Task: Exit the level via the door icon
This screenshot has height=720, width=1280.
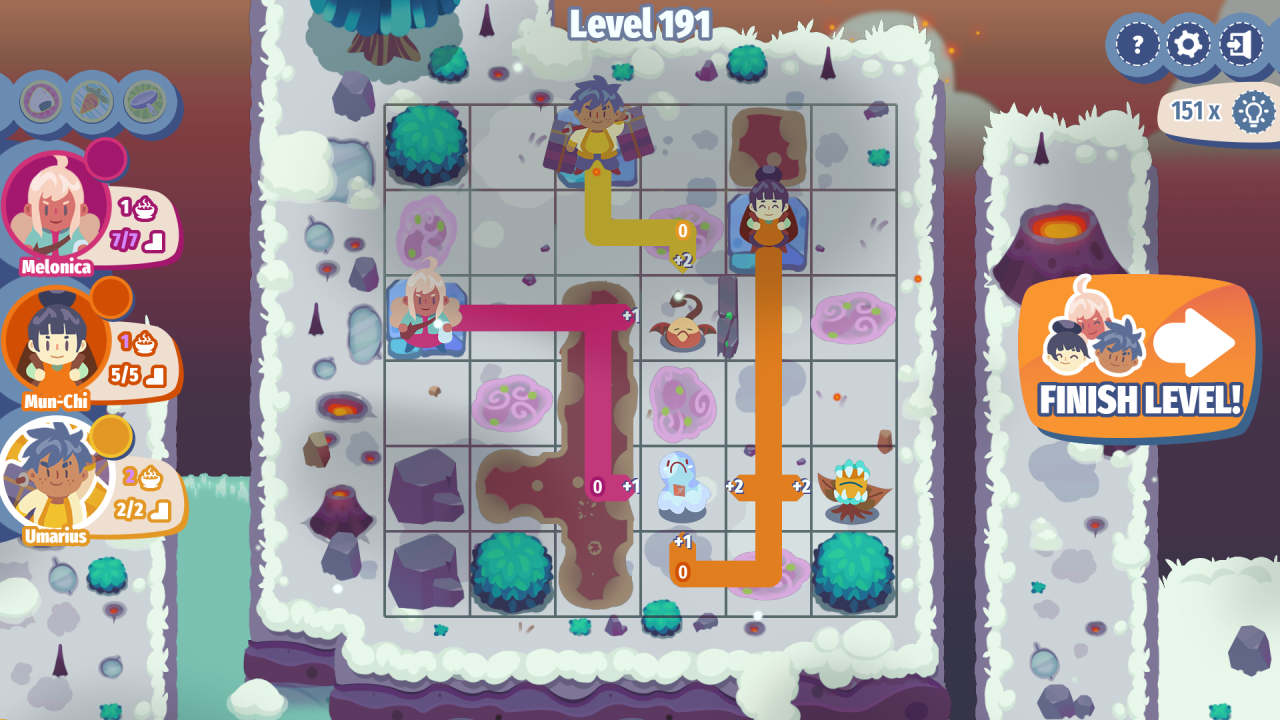Action: coord(1241,44)
